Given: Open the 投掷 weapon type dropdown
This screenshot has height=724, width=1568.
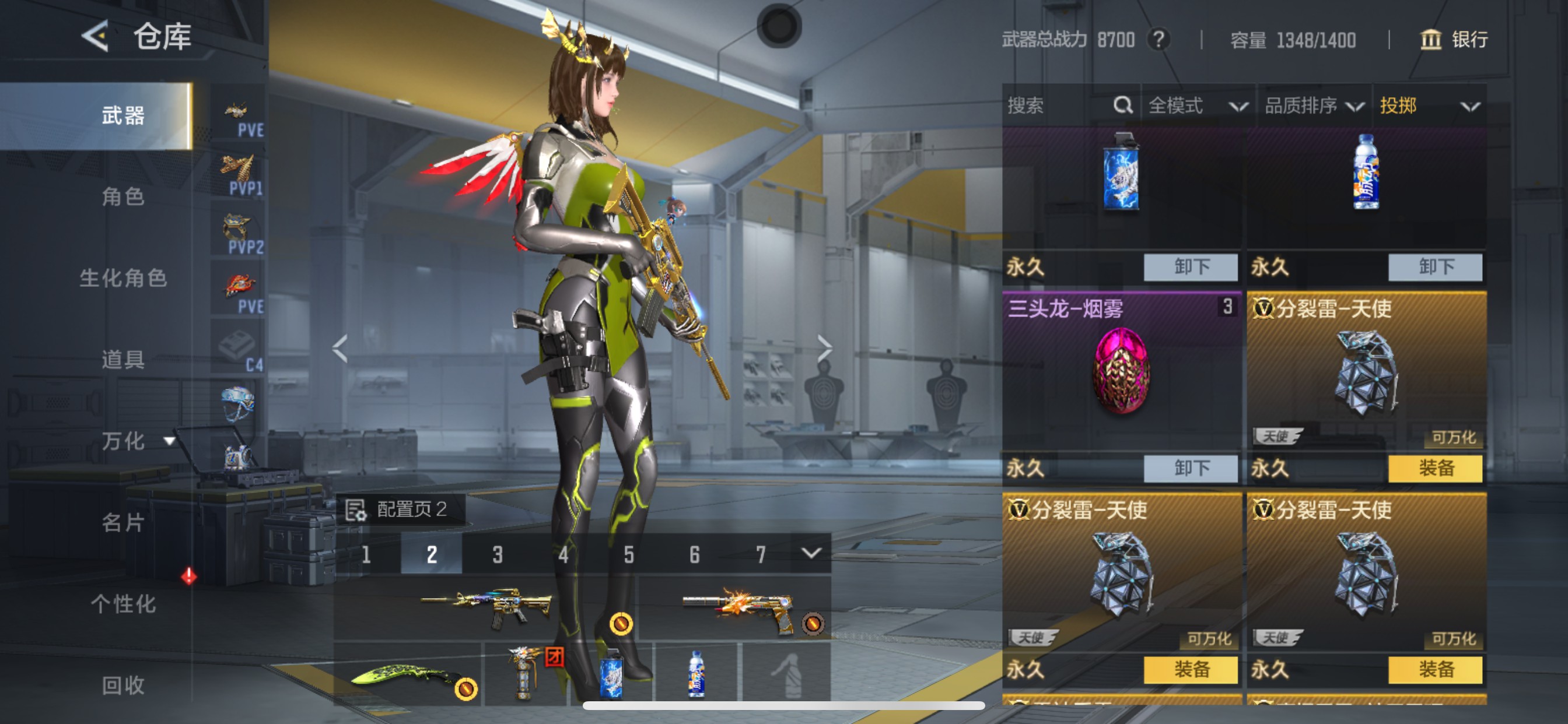Looking at the screenshot, I should (x=1428, y=106).
